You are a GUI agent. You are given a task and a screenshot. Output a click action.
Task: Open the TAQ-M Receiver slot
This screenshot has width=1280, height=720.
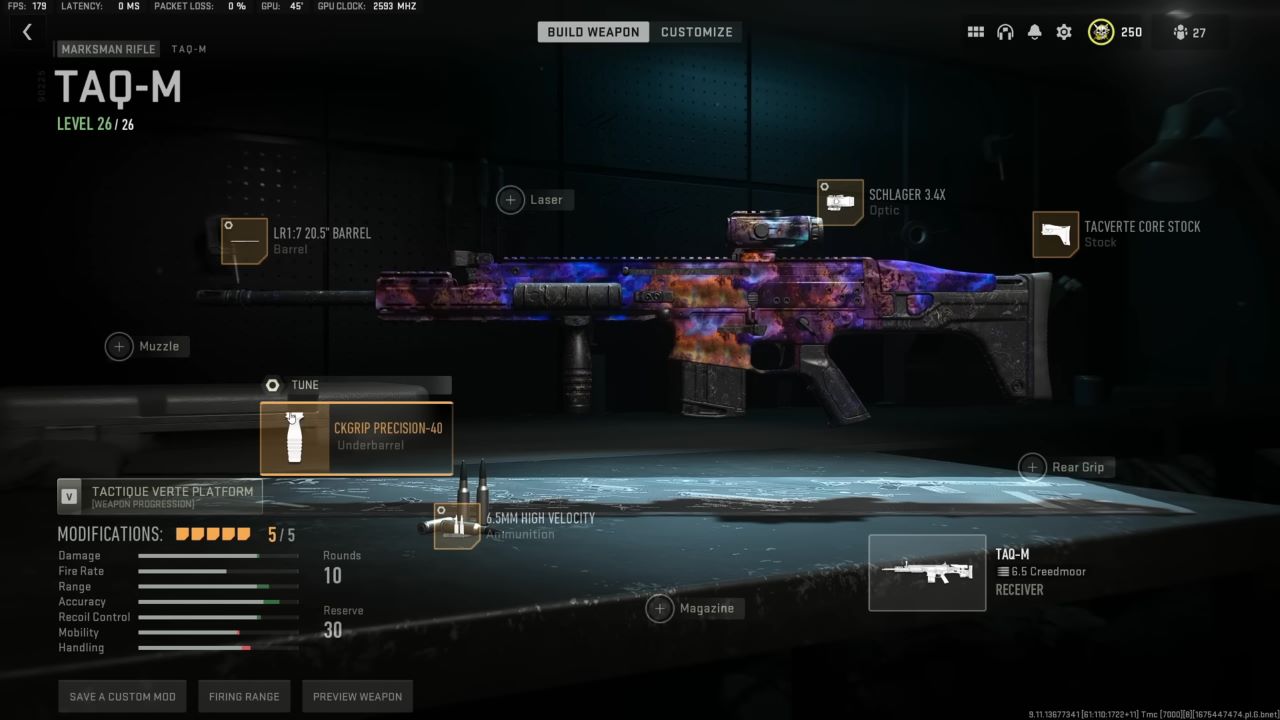[926, 571]
